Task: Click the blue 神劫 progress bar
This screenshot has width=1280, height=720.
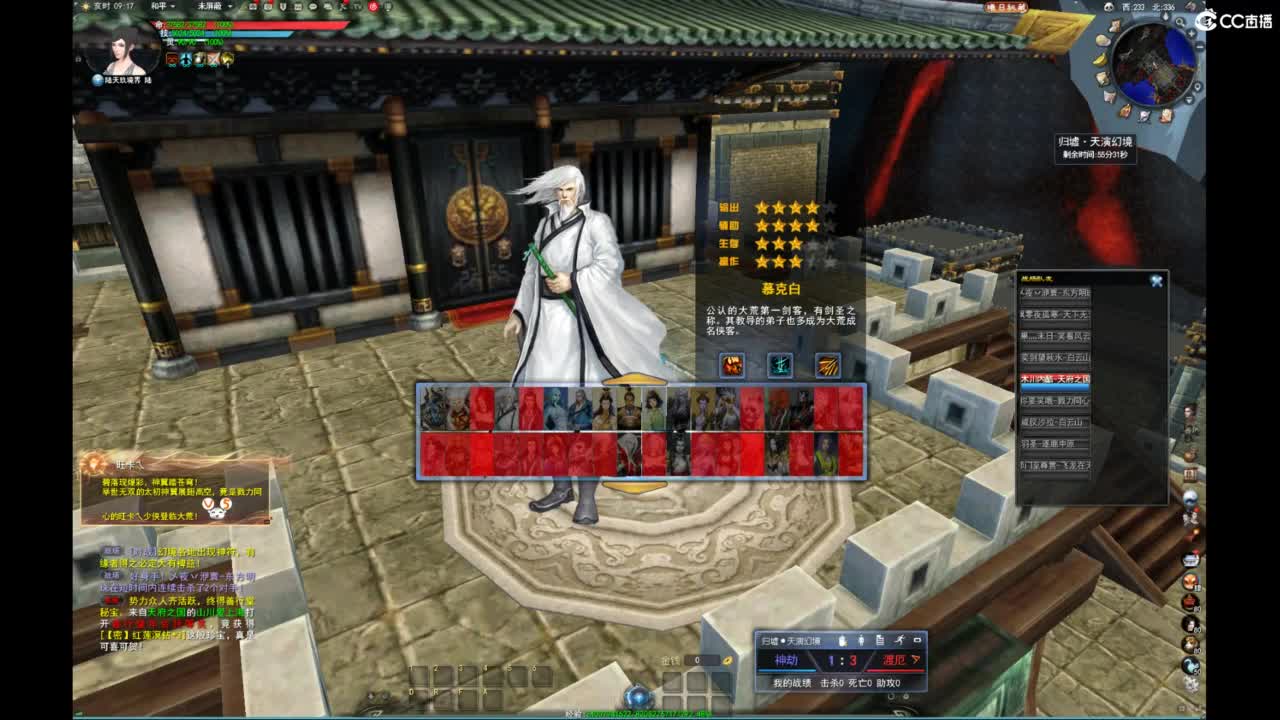Action: tap(787, 670)
